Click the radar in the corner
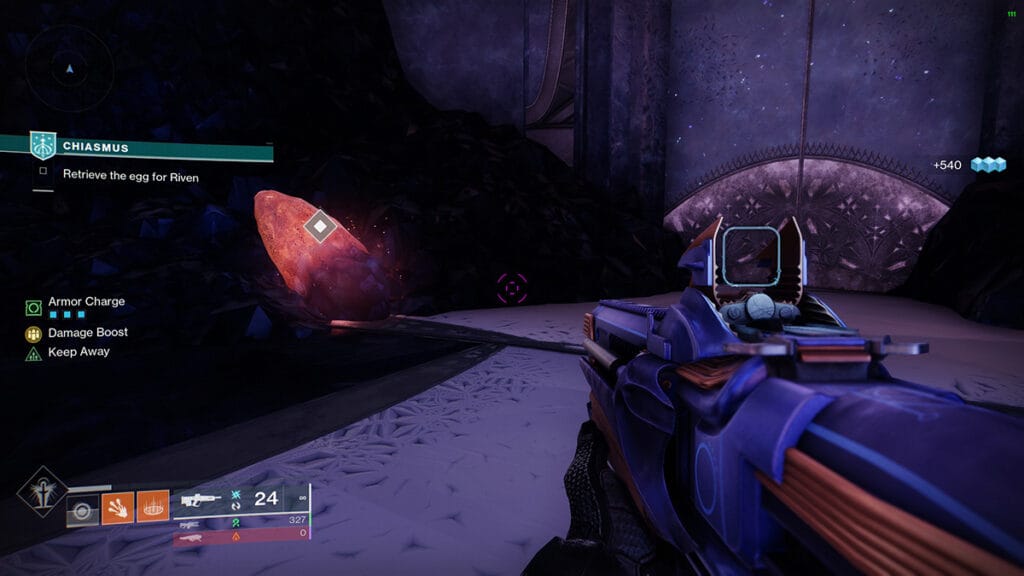This screenshot has height=576, width=1024. point(69,69)
